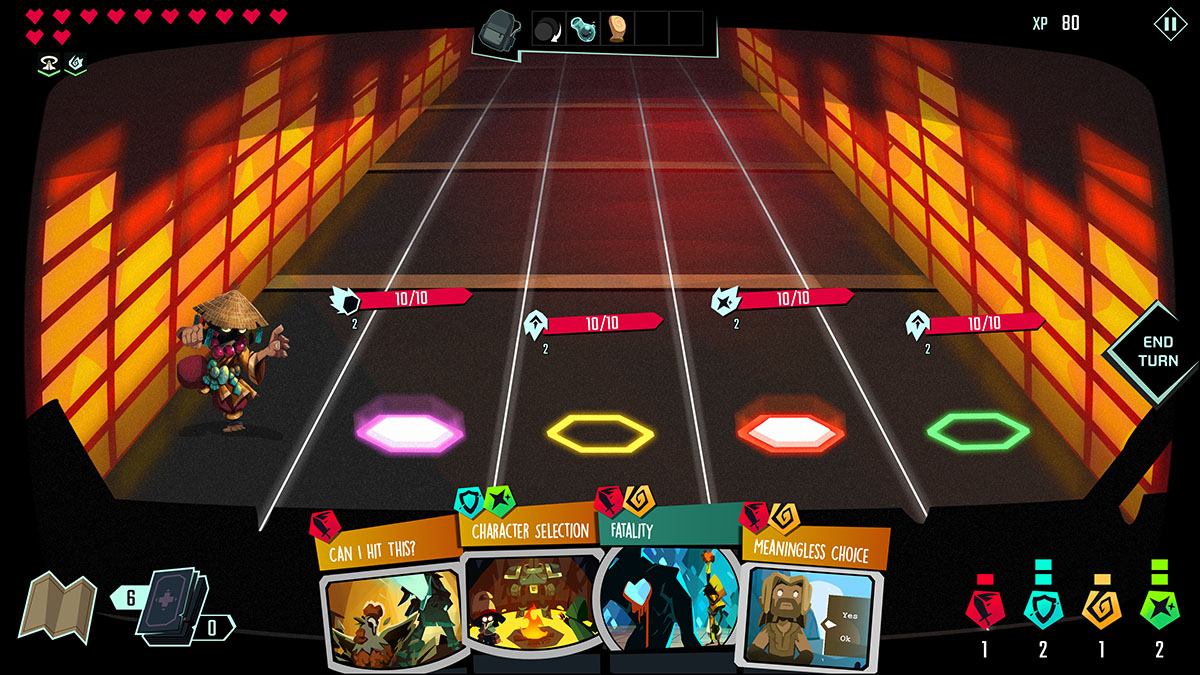View the draw pile deck
Viewport: 1200px width, 675px height.
173,601
